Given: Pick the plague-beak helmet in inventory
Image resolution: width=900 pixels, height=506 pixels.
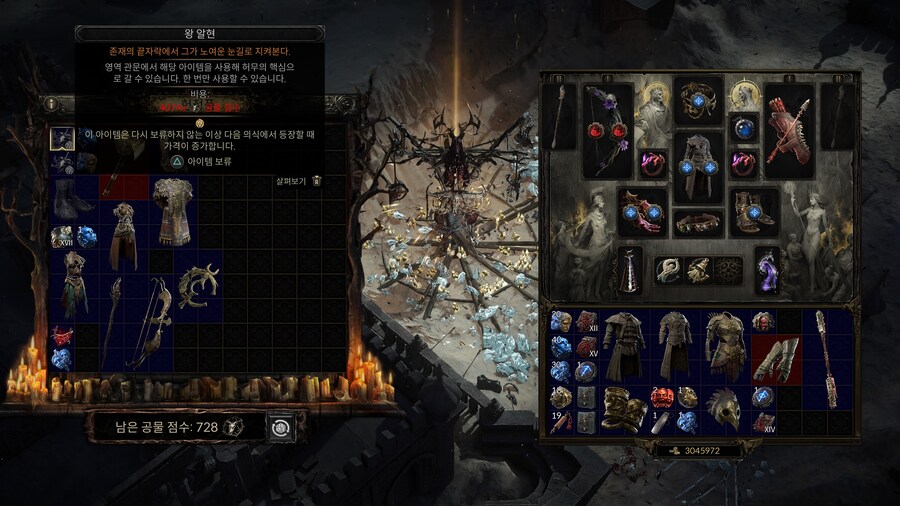Looking at the screenshot, I should pos(722,409).
